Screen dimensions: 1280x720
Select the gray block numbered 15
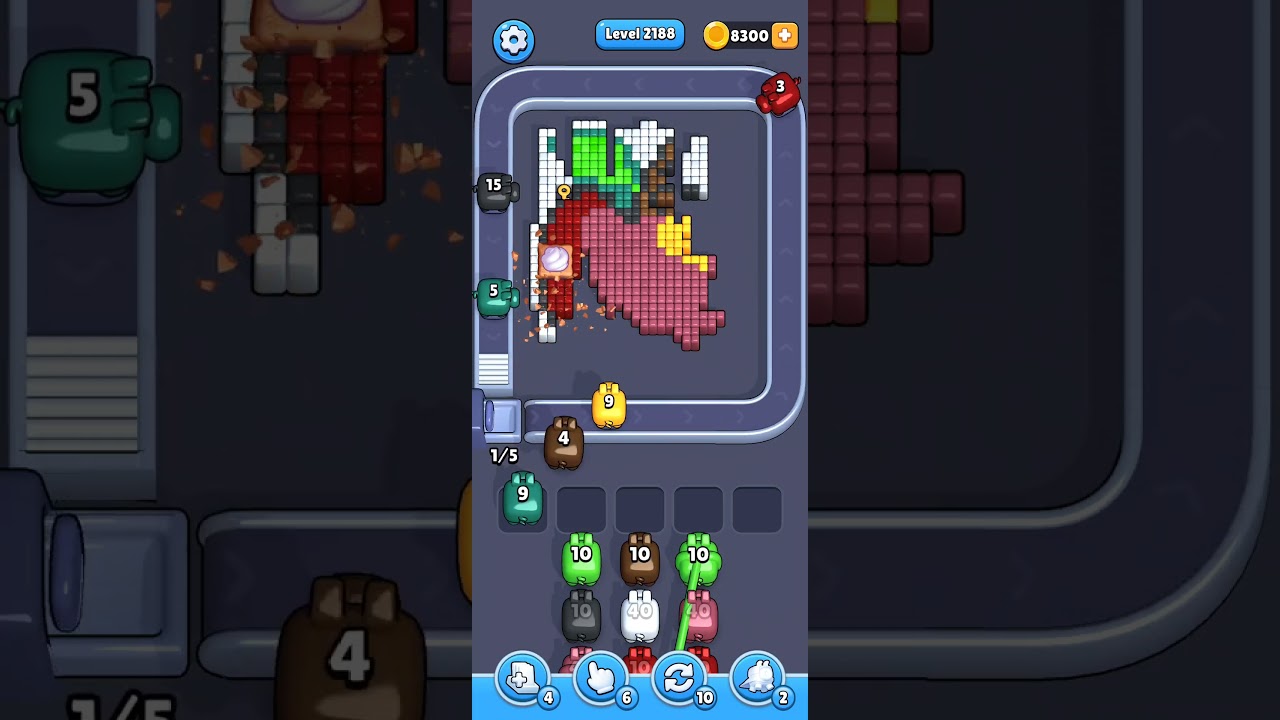click(x=492, y=188)
